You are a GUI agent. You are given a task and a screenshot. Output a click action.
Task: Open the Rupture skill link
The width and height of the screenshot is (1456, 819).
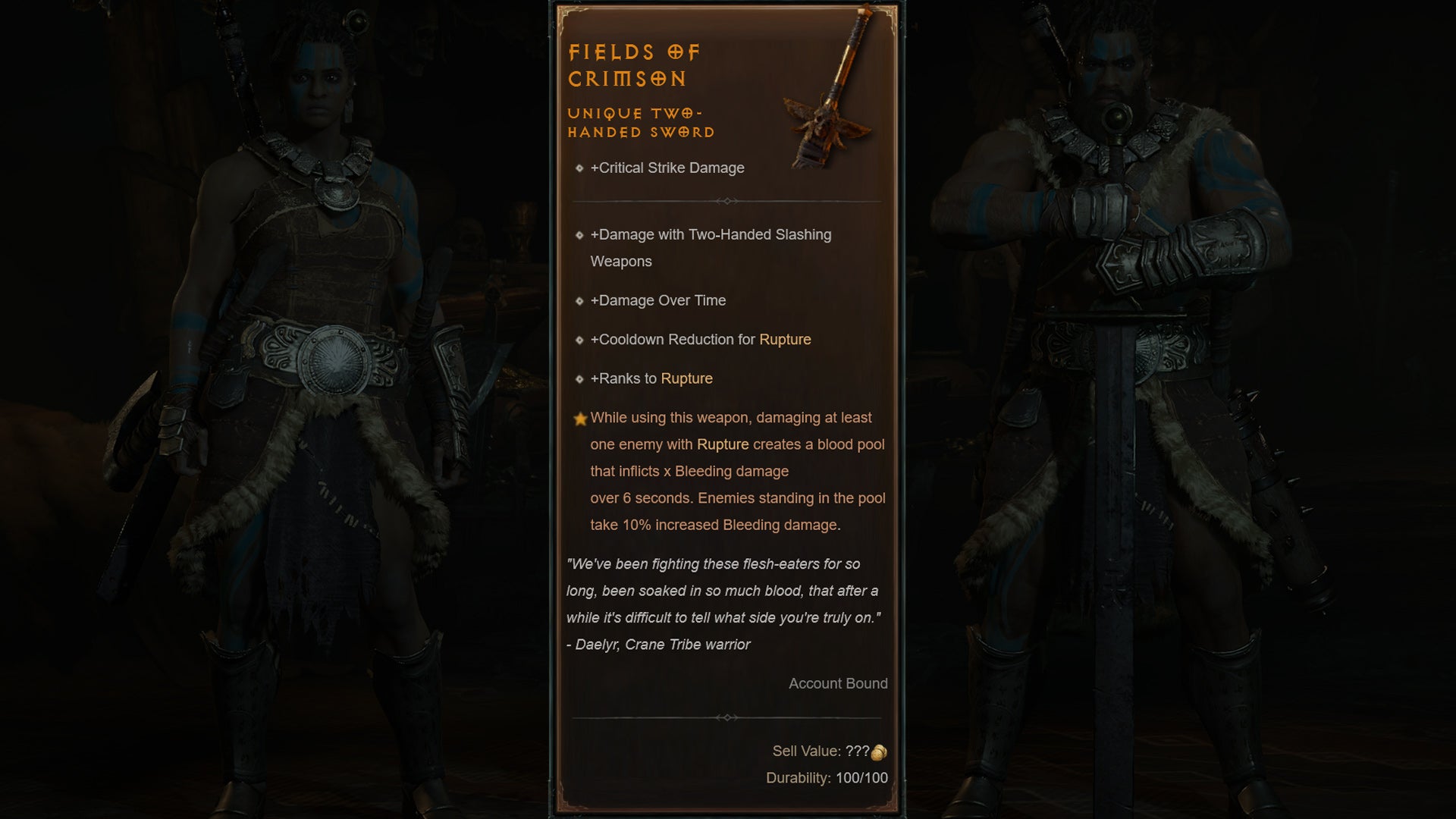click(x=785, y=340)
